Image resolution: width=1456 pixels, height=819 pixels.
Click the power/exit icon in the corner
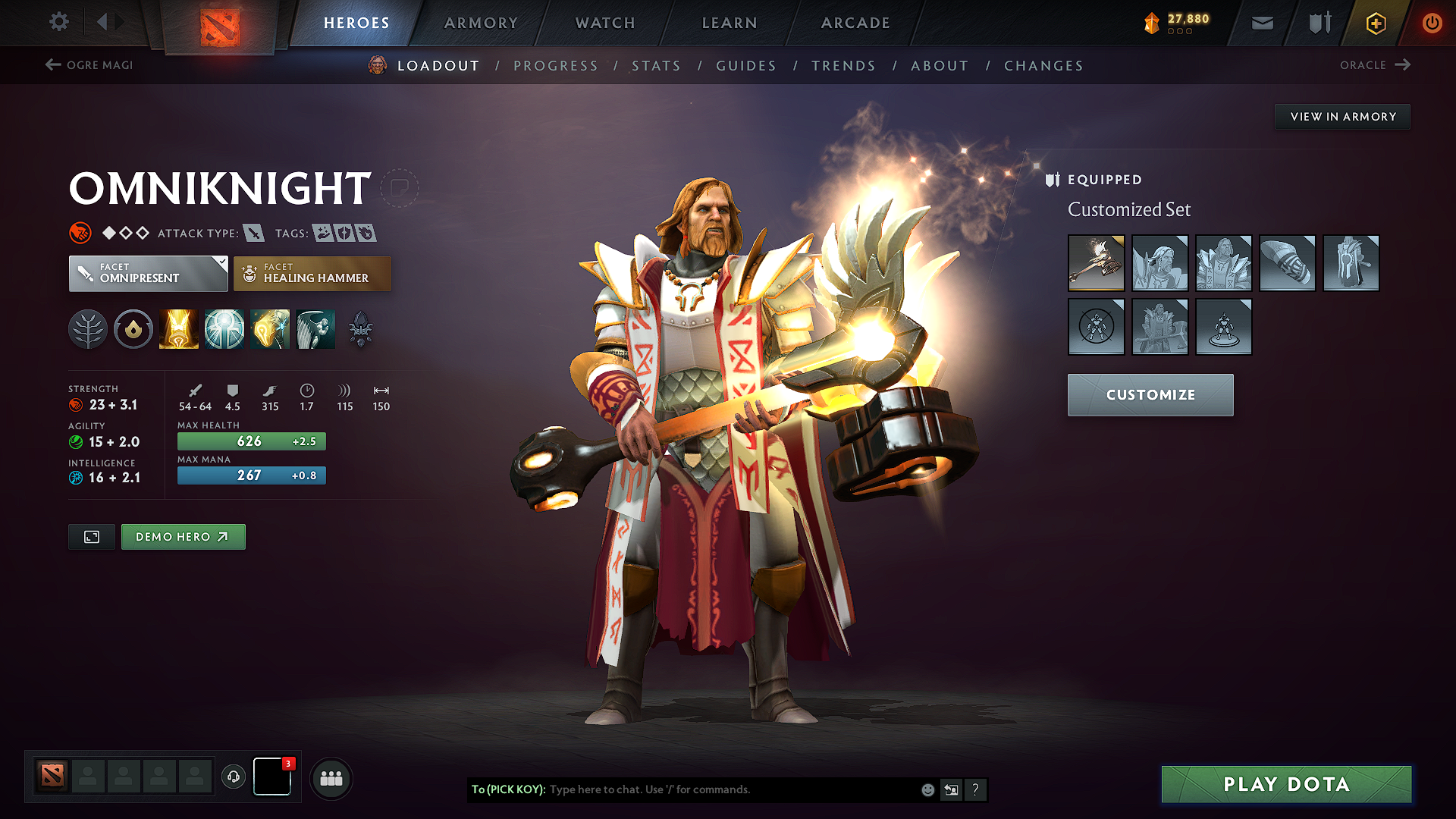[x=1432, y=23]
